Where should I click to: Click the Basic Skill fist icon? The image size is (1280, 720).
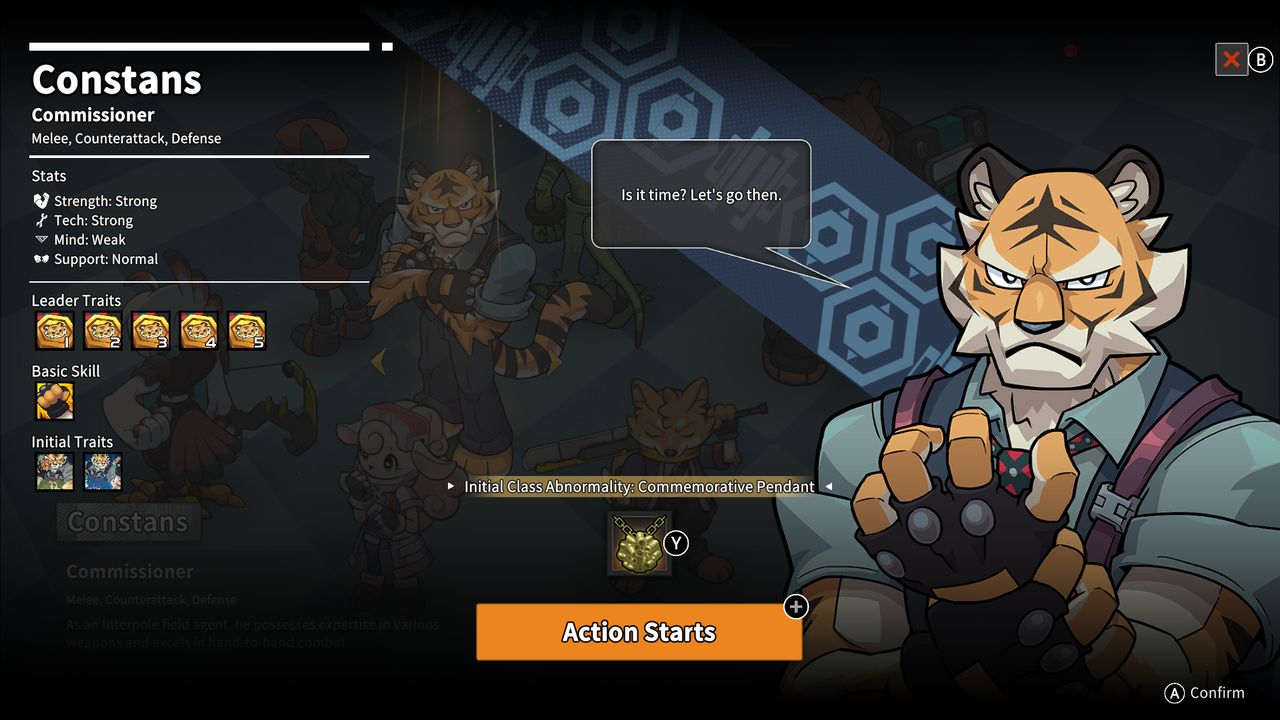point(53,401)
